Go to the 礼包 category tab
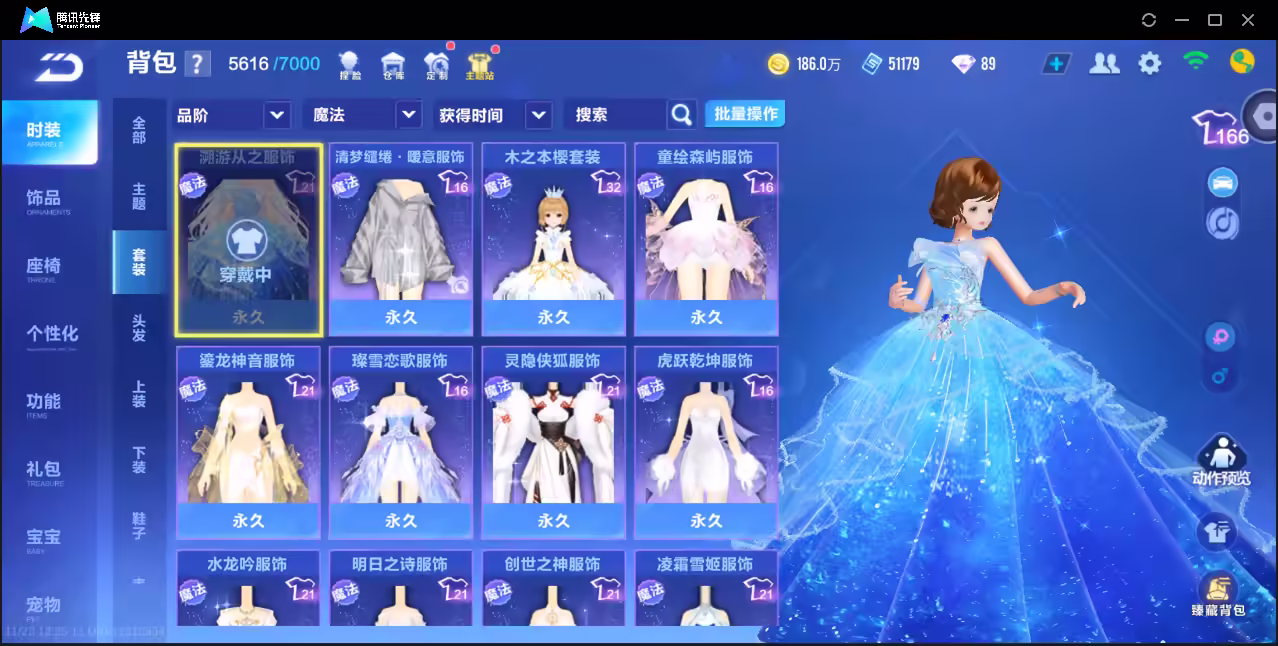Image resolution: width=1278 pixels, height=646 pixels. point(46,470)
